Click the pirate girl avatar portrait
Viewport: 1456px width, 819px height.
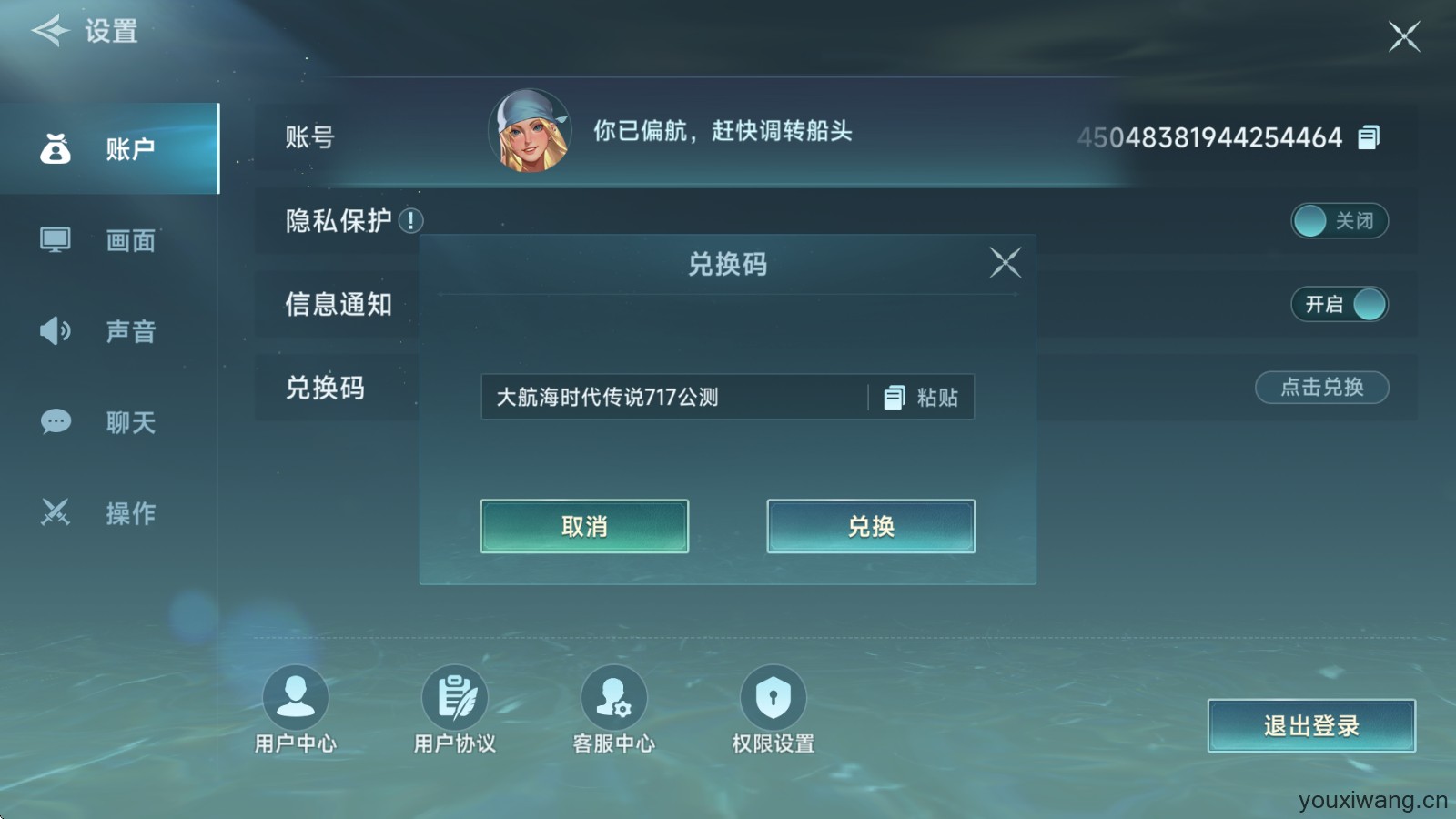(x=531, y=132)
